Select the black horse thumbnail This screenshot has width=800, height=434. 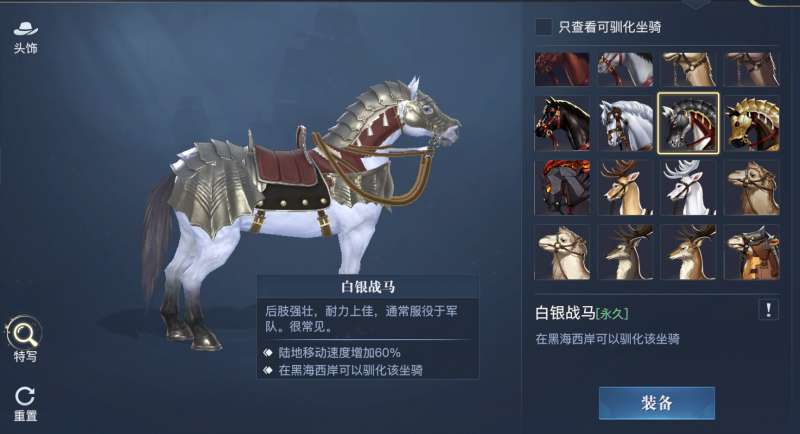(x=561, y=123)
